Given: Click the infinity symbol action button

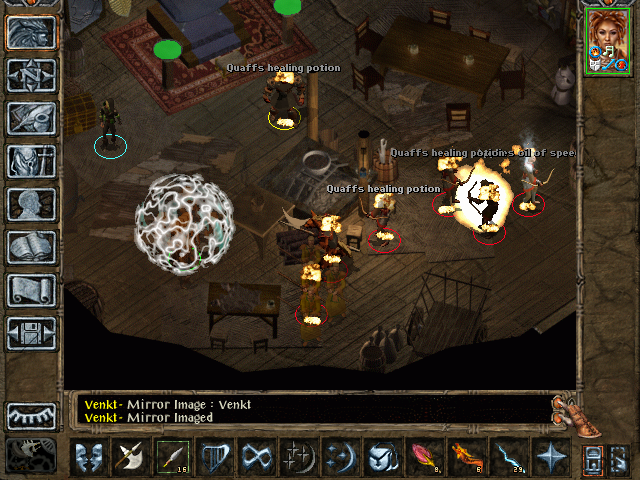Looking at the screenshot, I should [257, 457].
